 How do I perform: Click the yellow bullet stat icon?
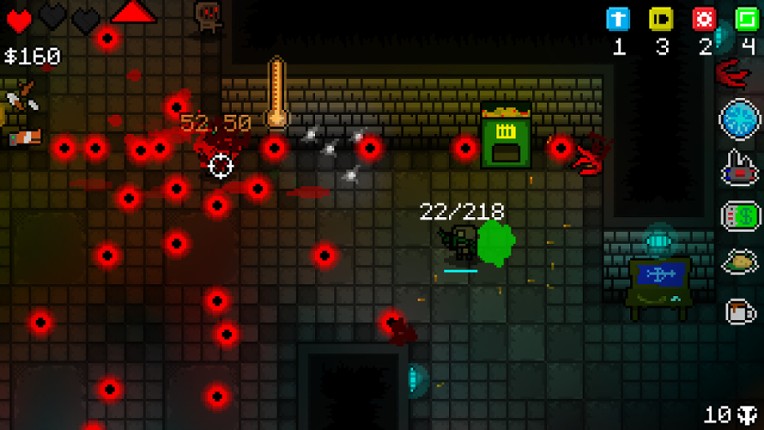click(x=661, y=19)
